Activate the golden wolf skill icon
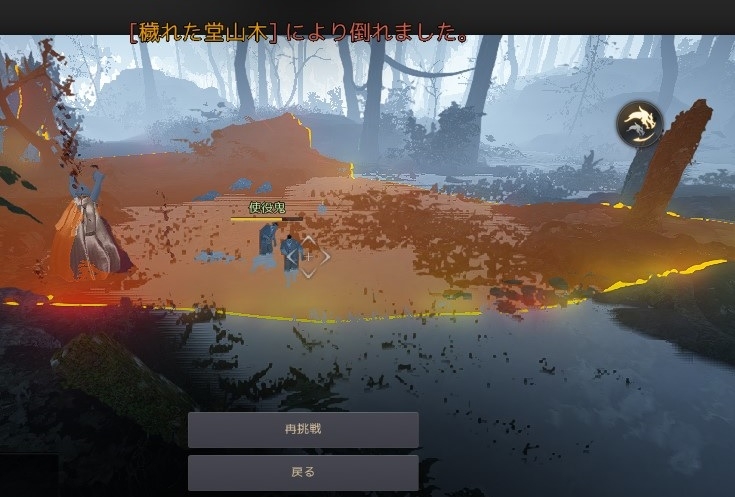This screenshot has width=735, height=497. tap(638, 124)
